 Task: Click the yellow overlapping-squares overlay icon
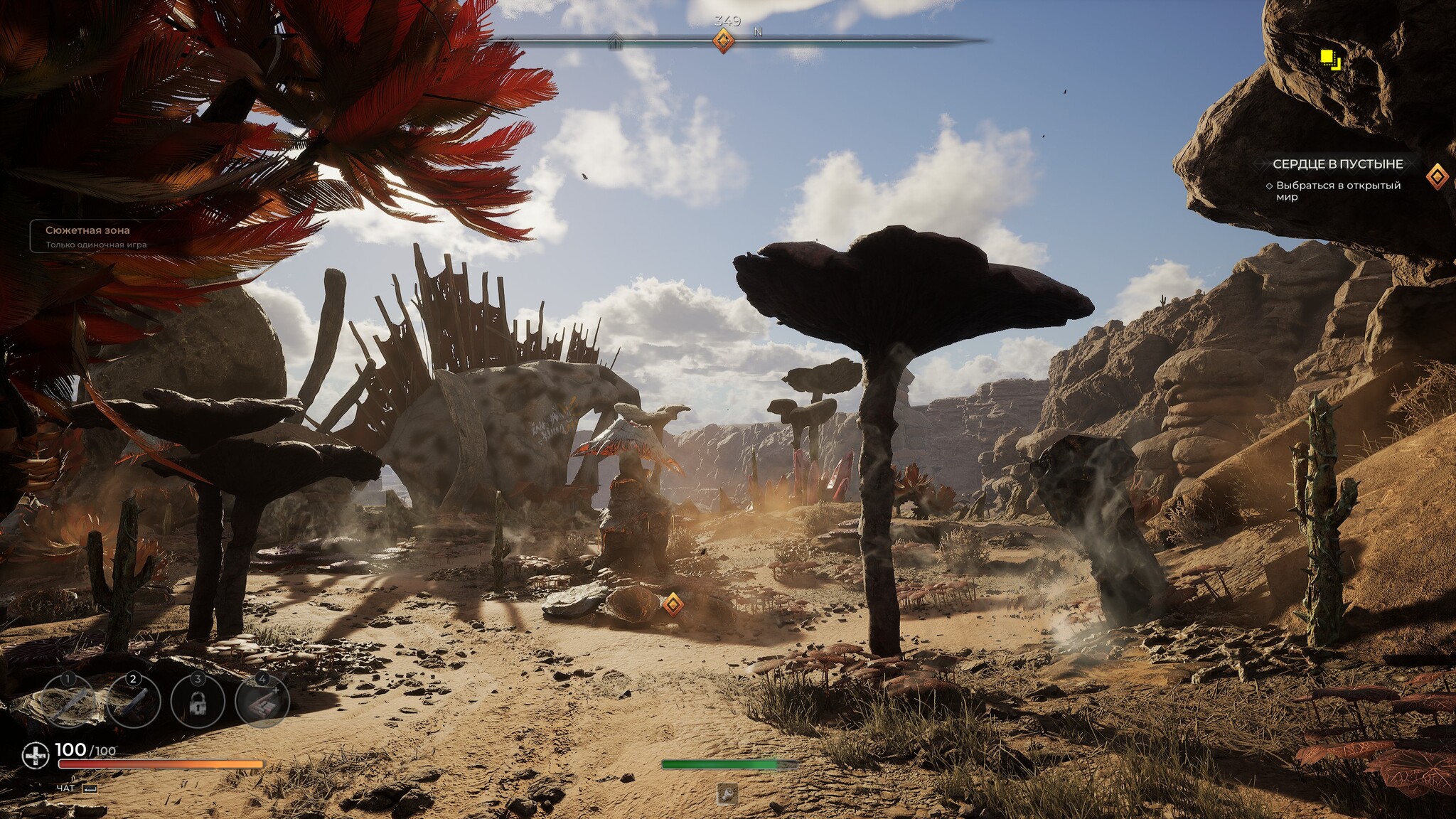[x=1329, y=59]
